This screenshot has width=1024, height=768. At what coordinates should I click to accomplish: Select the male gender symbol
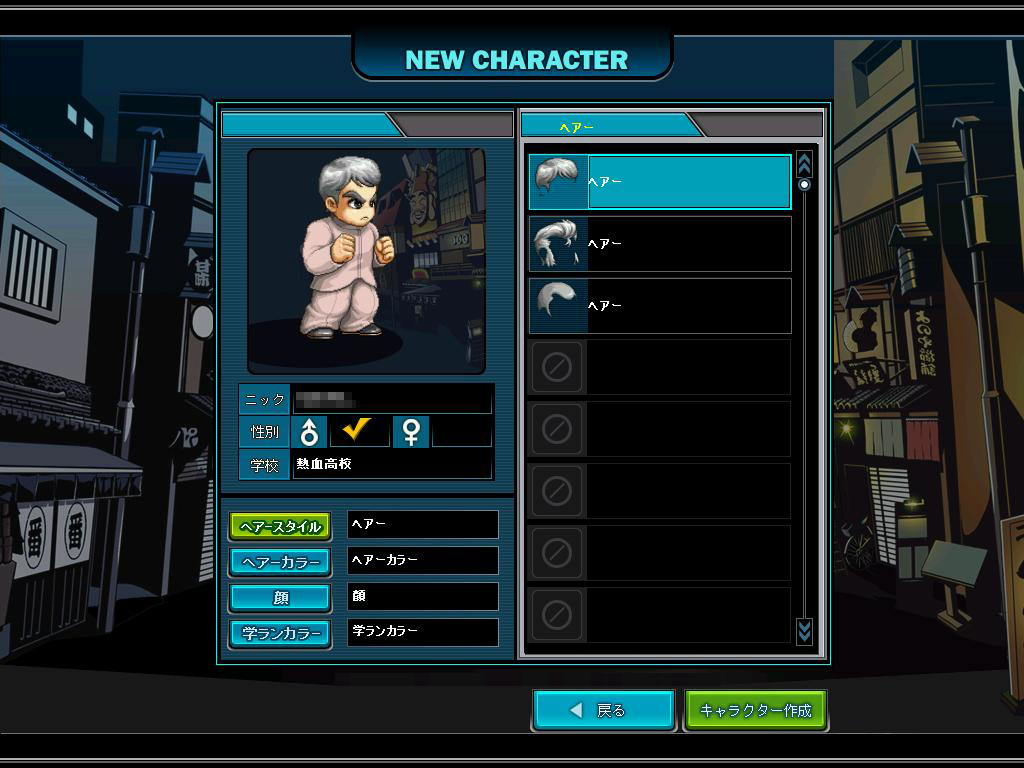(x=310, y=432)
